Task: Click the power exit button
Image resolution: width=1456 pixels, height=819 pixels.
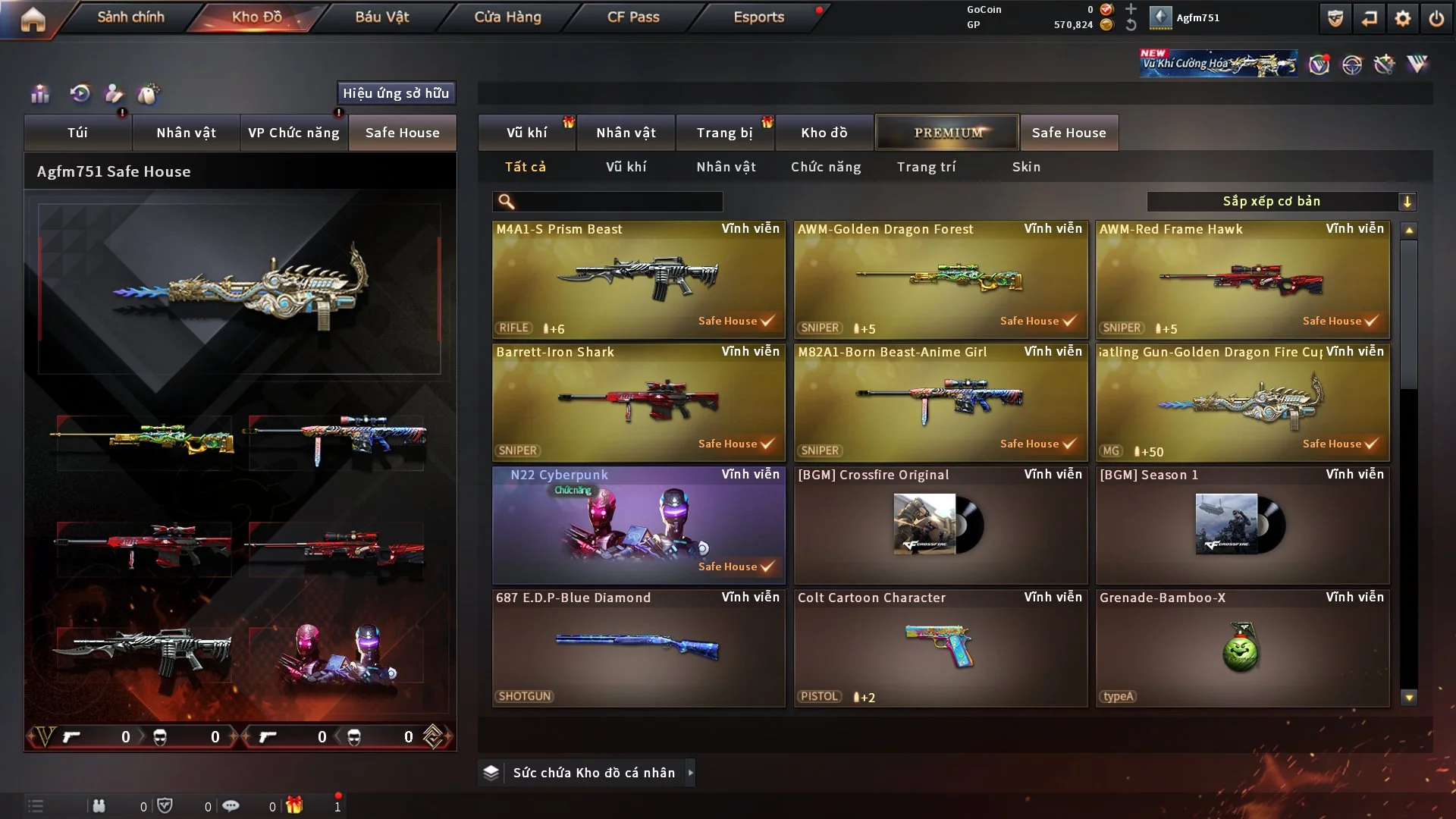Action: click(x=1436, y=18)
